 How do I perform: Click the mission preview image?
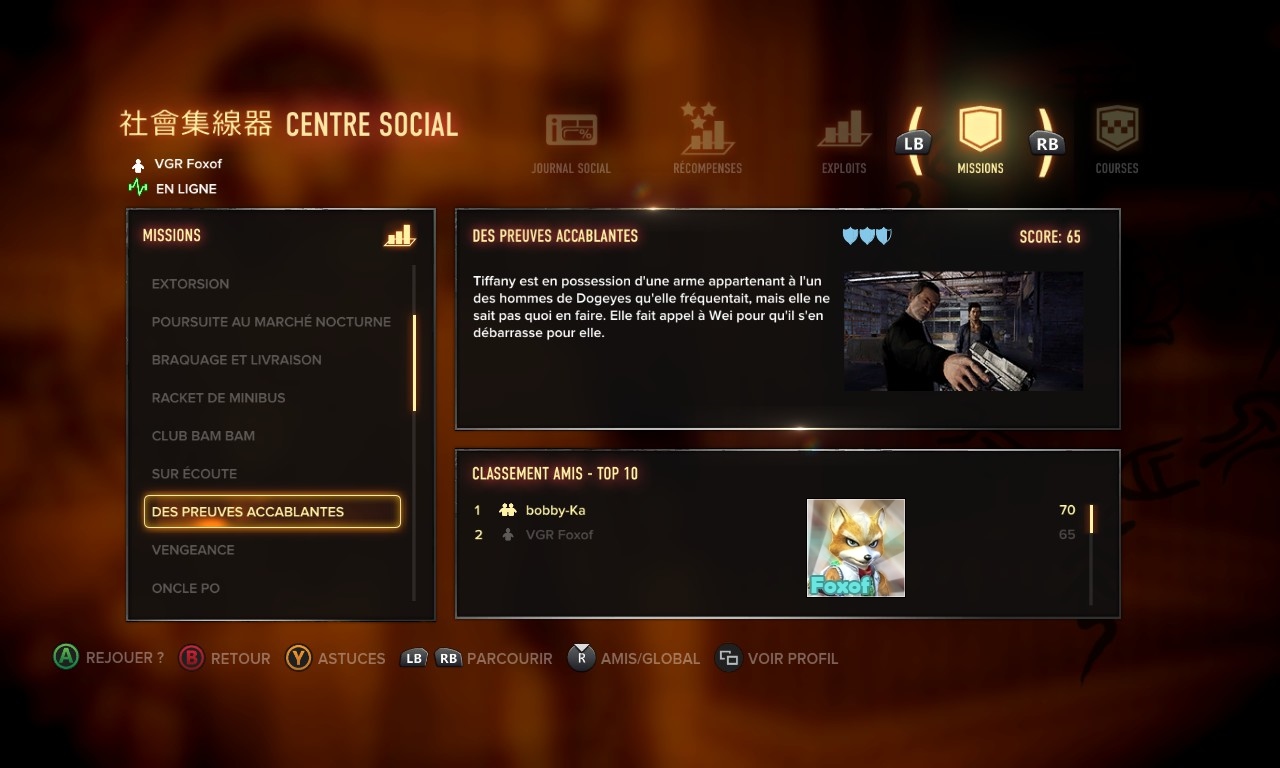pos(963,331)
